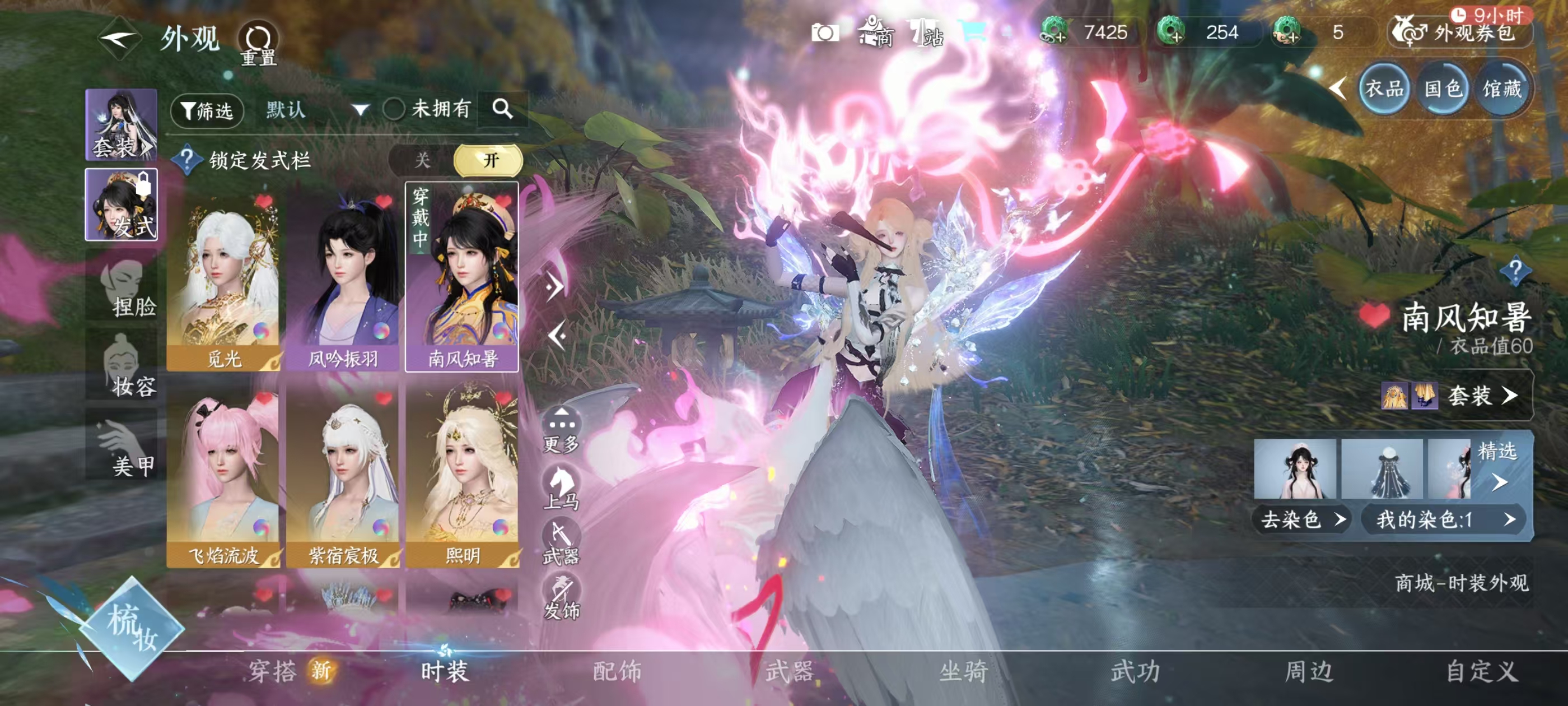Open the 筛选 filter options
1568x706 pixels.
click(x=207, y=111)
